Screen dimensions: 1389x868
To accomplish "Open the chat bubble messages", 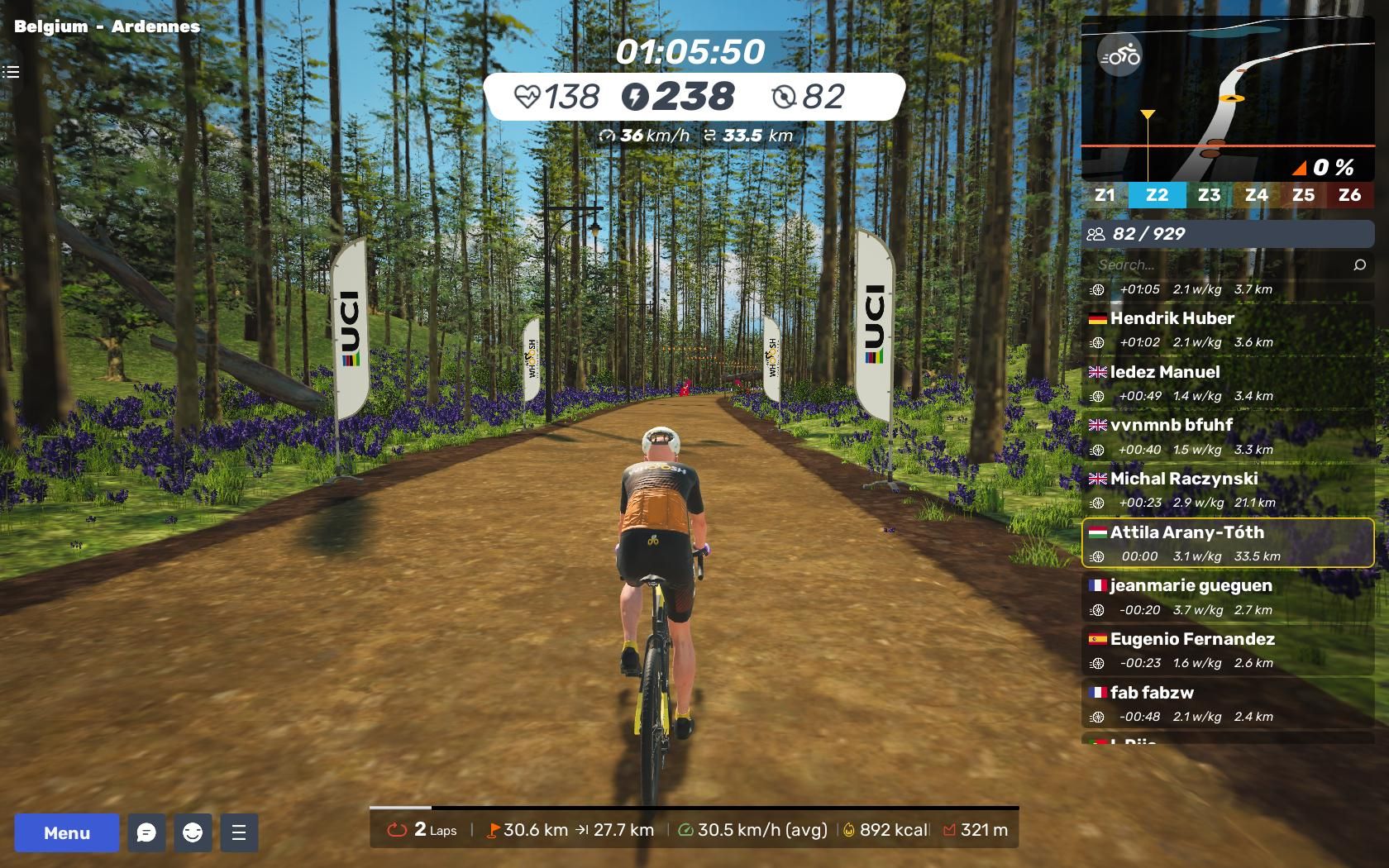I will (x=146, y=832).
